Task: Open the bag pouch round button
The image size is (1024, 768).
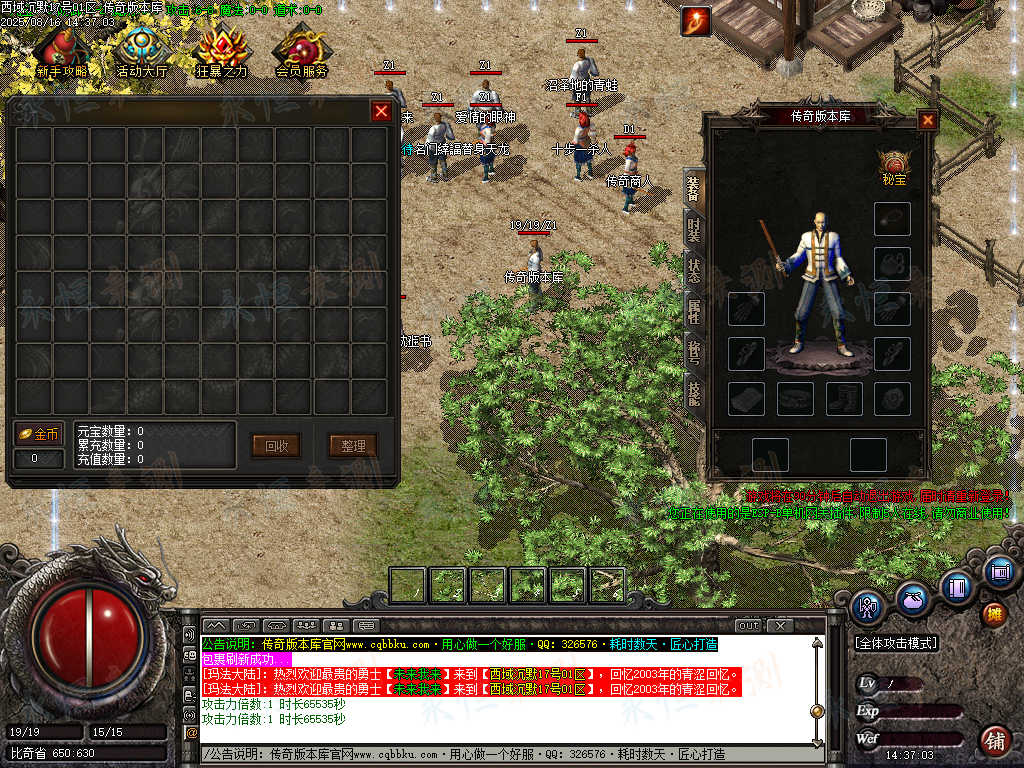Action: (912, 601)
